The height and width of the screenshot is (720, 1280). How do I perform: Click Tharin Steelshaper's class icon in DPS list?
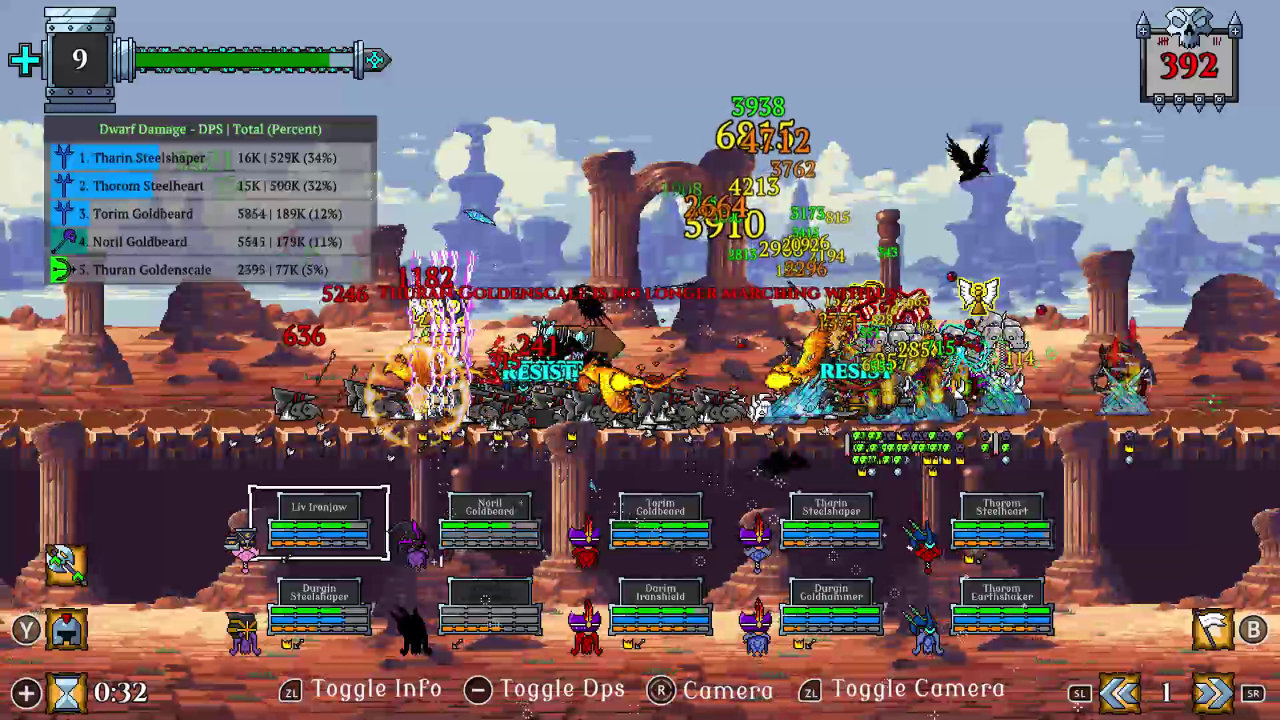click(62, 158)
